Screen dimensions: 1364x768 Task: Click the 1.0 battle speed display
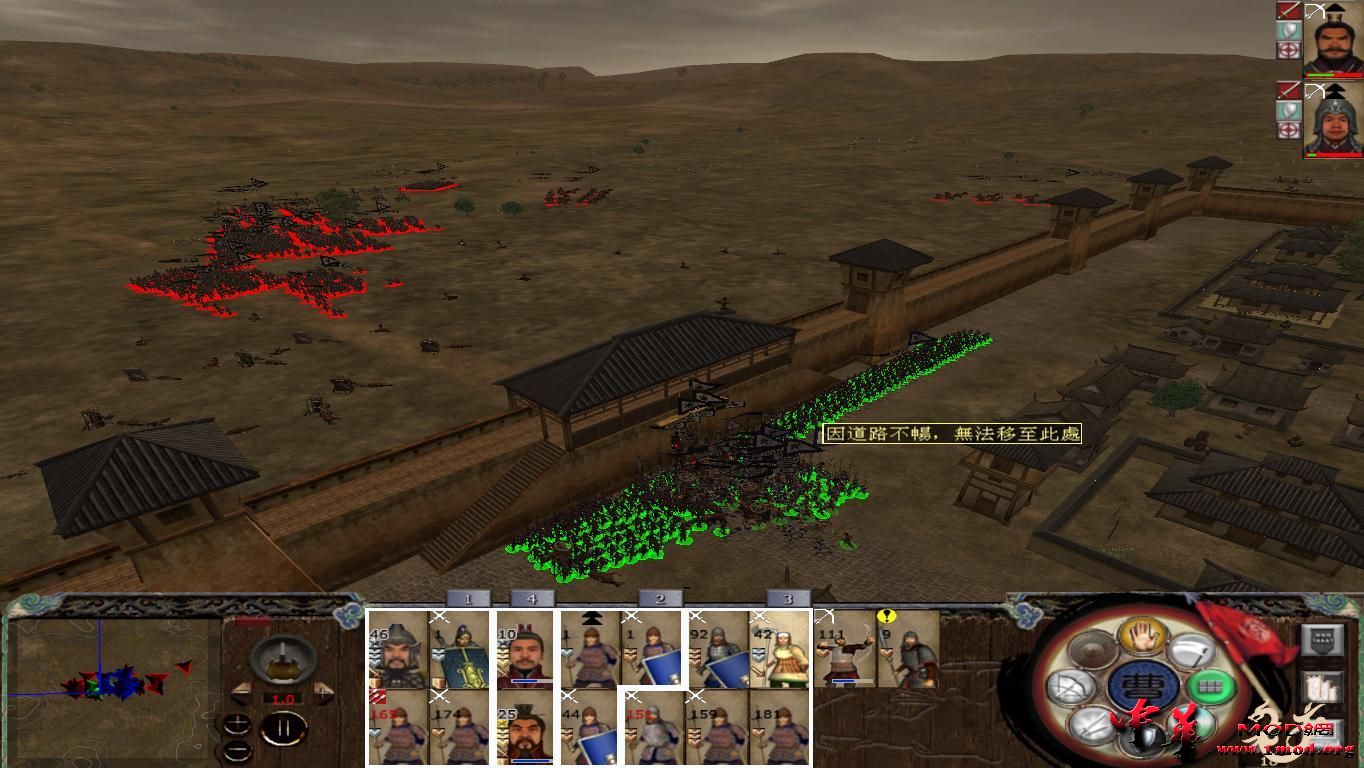[x=282, y=698]
